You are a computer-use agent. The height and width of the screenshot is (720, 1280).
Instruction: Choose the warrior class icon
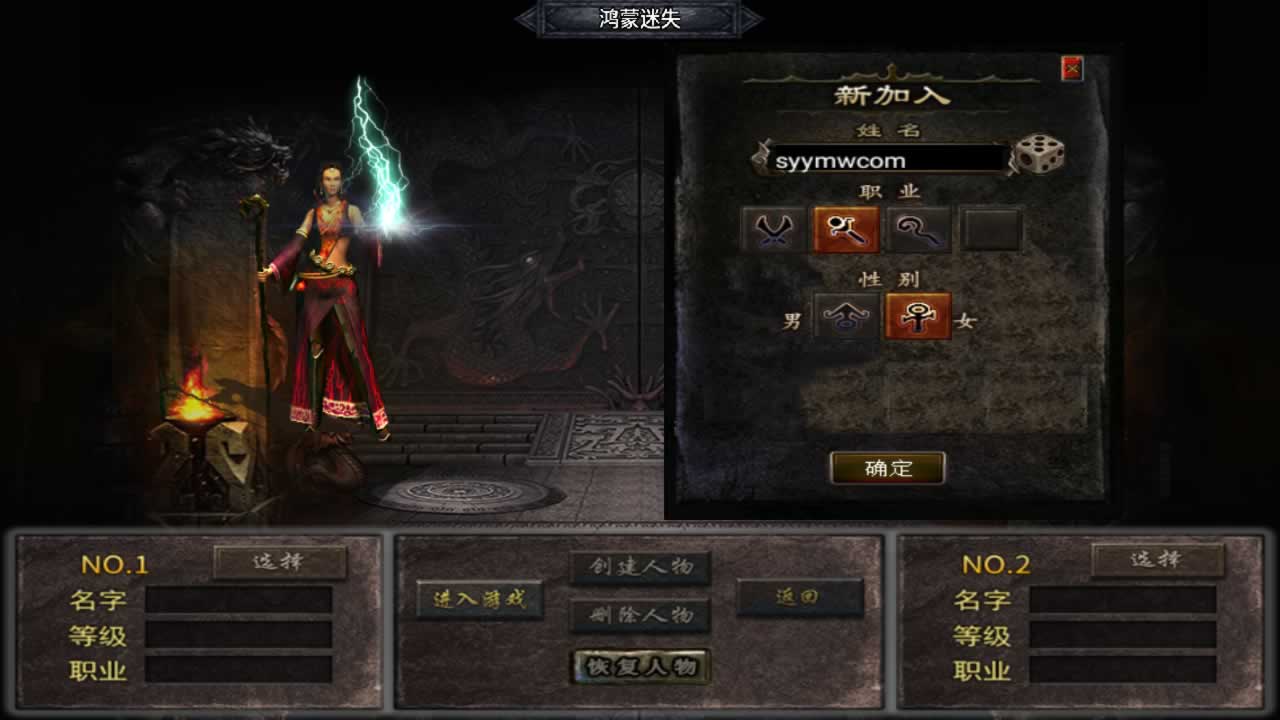point(773,230)
